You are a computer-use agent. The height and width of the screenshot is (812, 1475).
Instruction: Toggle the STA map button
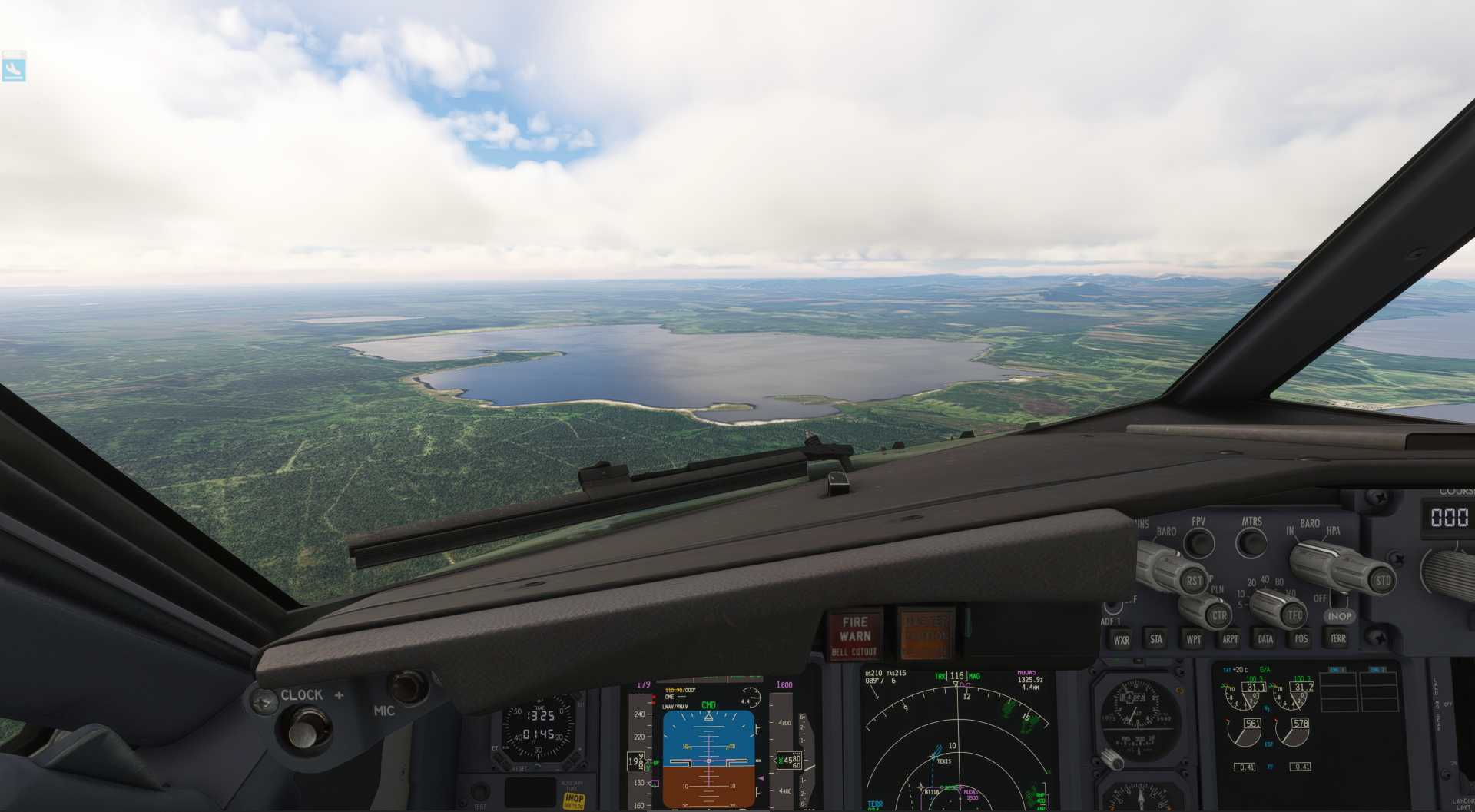tap(1156, 639)
